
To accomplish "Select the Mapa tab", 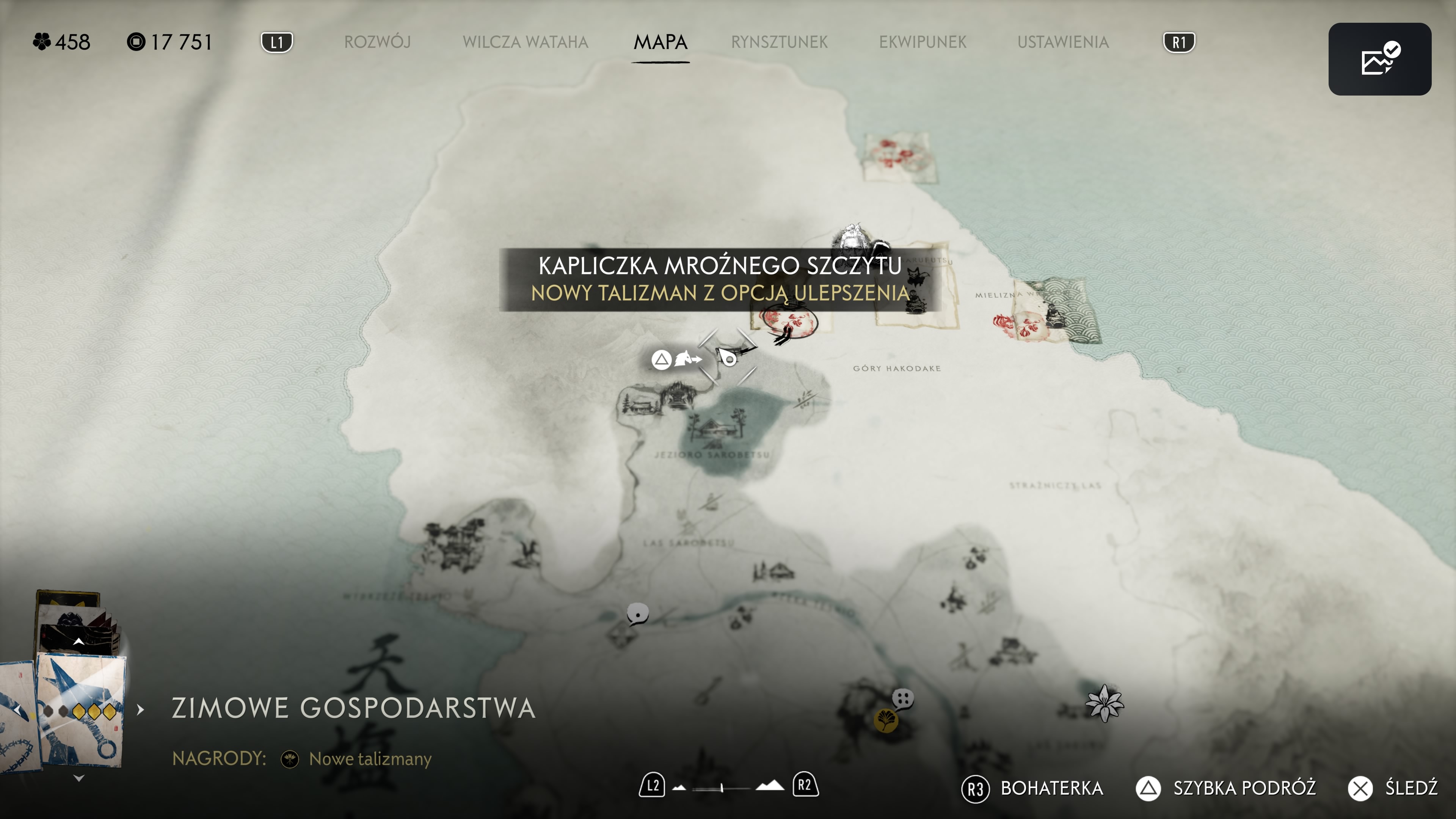I will click(660, 42).
